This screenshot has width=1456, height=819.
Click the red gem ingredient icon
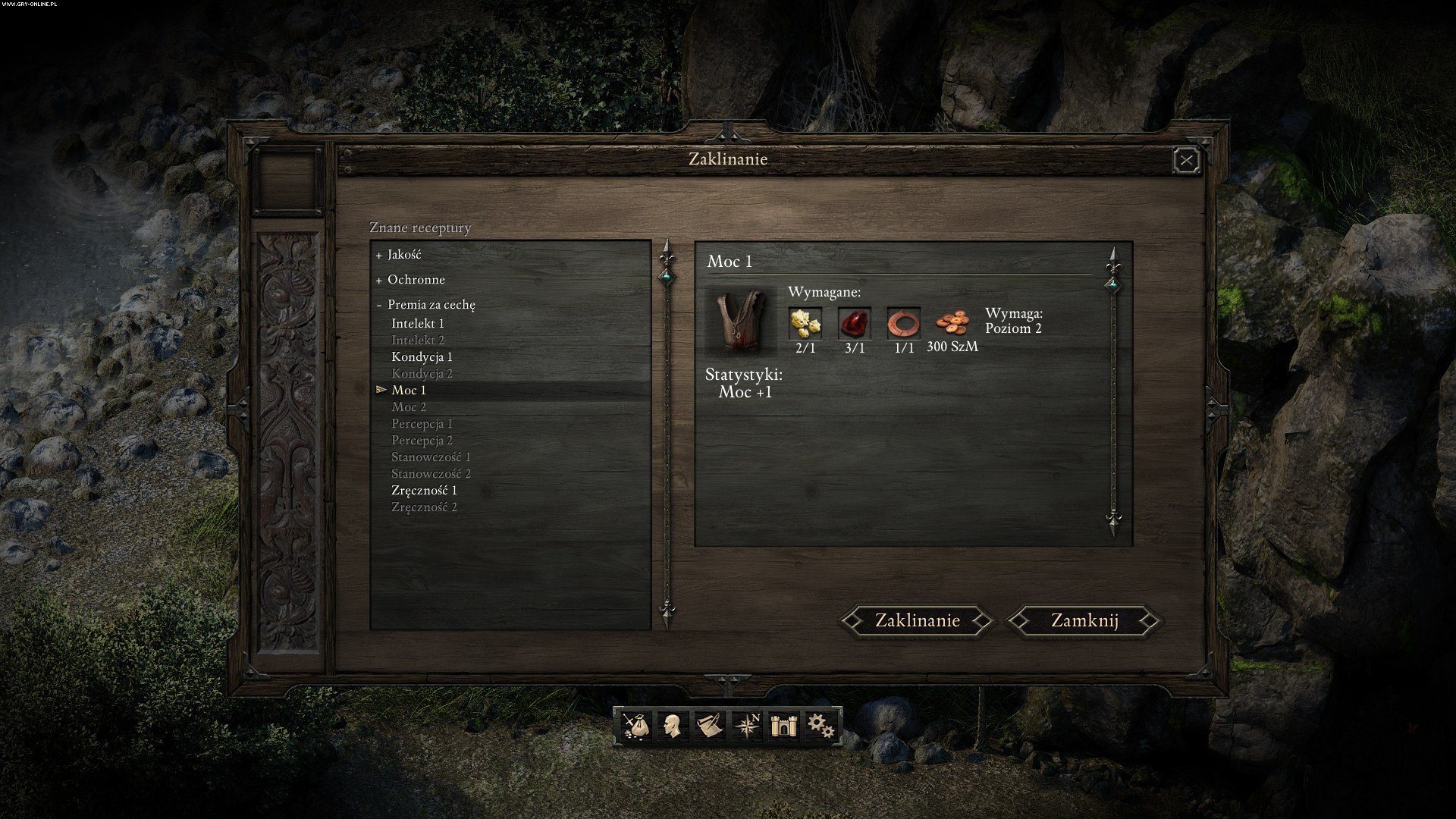[855, 324]
